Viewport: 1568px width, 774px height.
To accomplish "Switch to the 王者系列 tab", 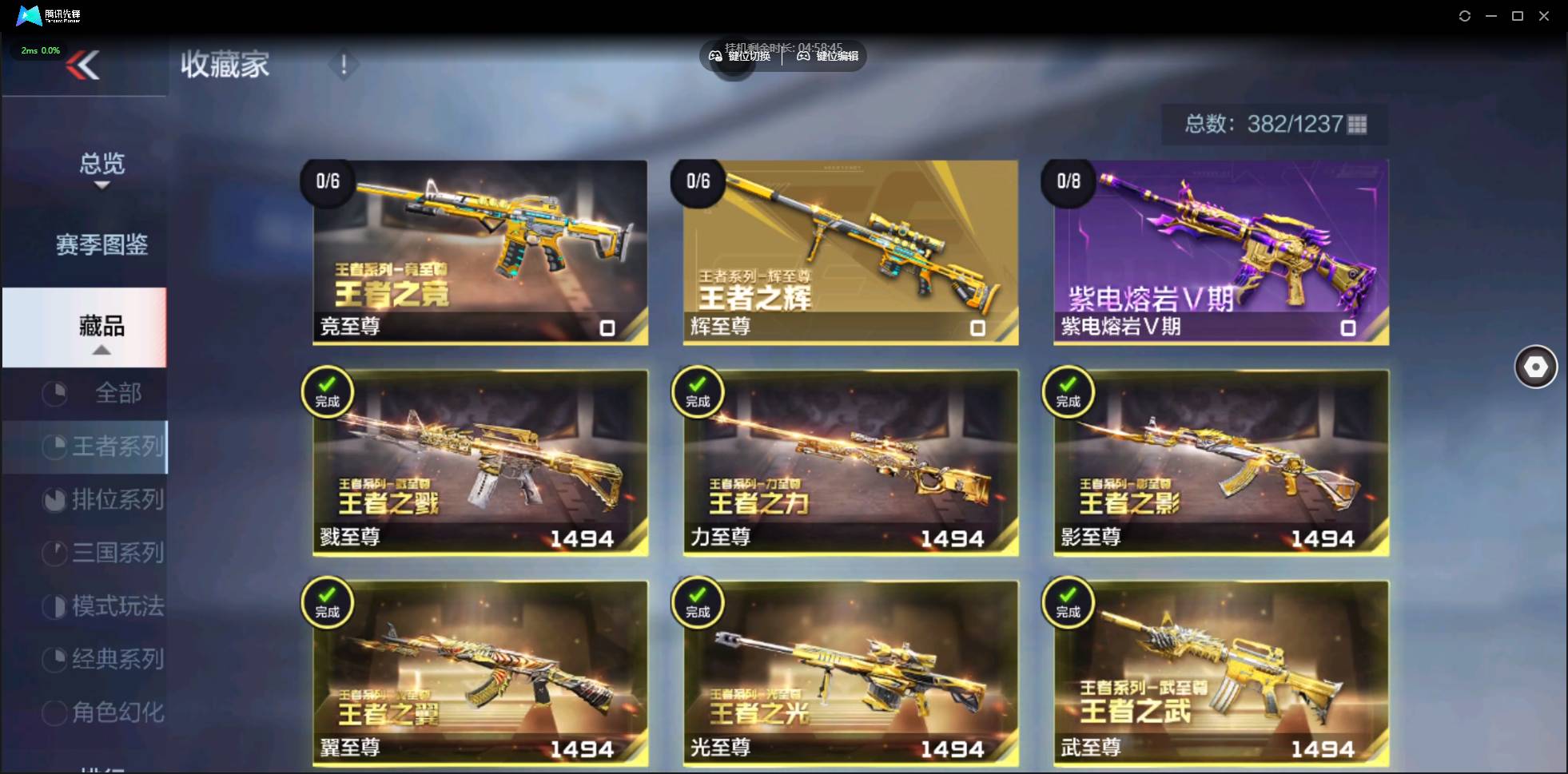I will click(104, 447).
